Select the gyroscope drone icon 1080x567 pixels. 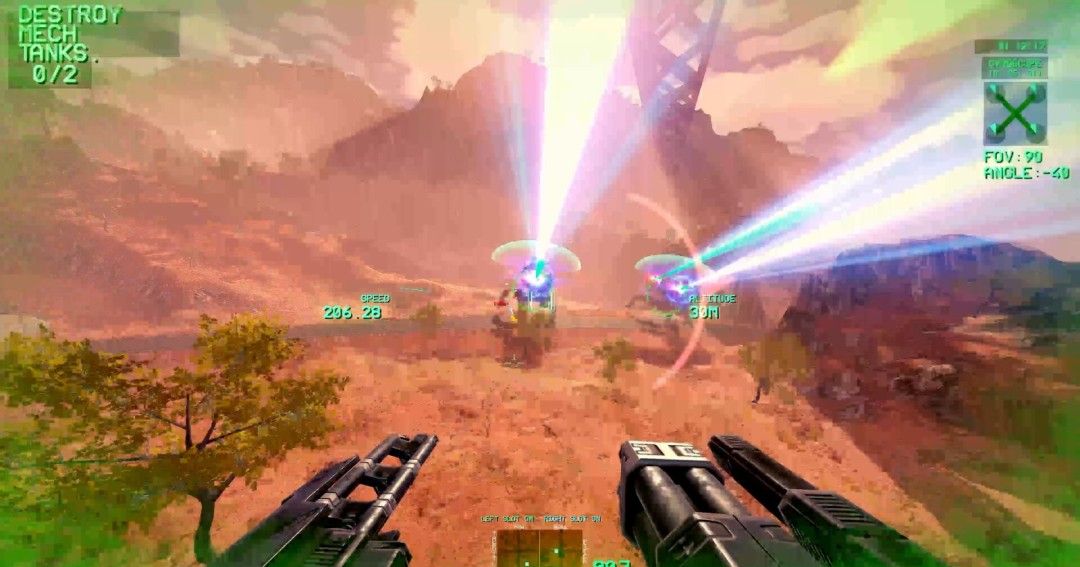point(1014,112)
